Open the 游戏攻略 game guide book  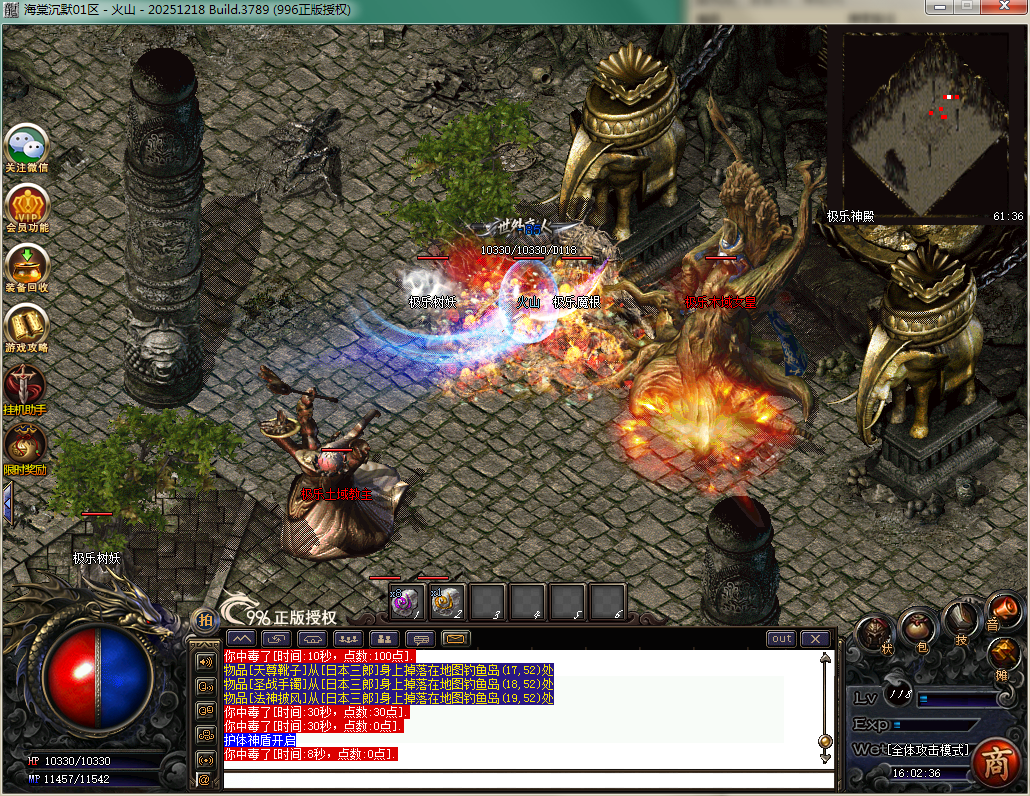(26, 324)
